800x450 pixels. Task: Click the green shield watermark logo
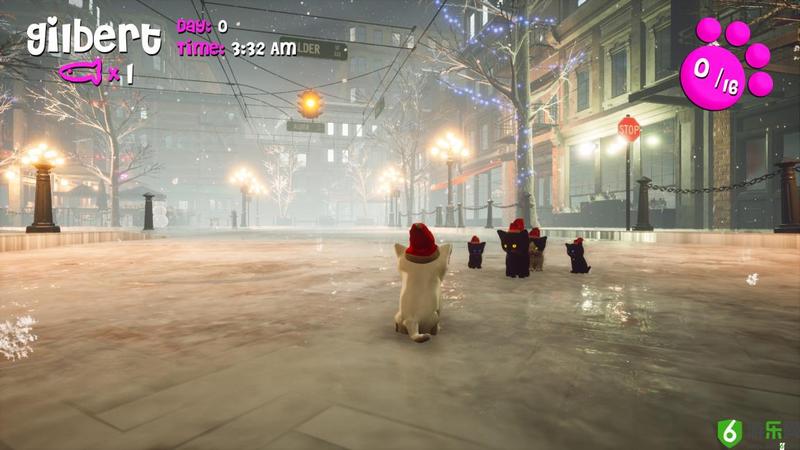click(x=729, y=432)
